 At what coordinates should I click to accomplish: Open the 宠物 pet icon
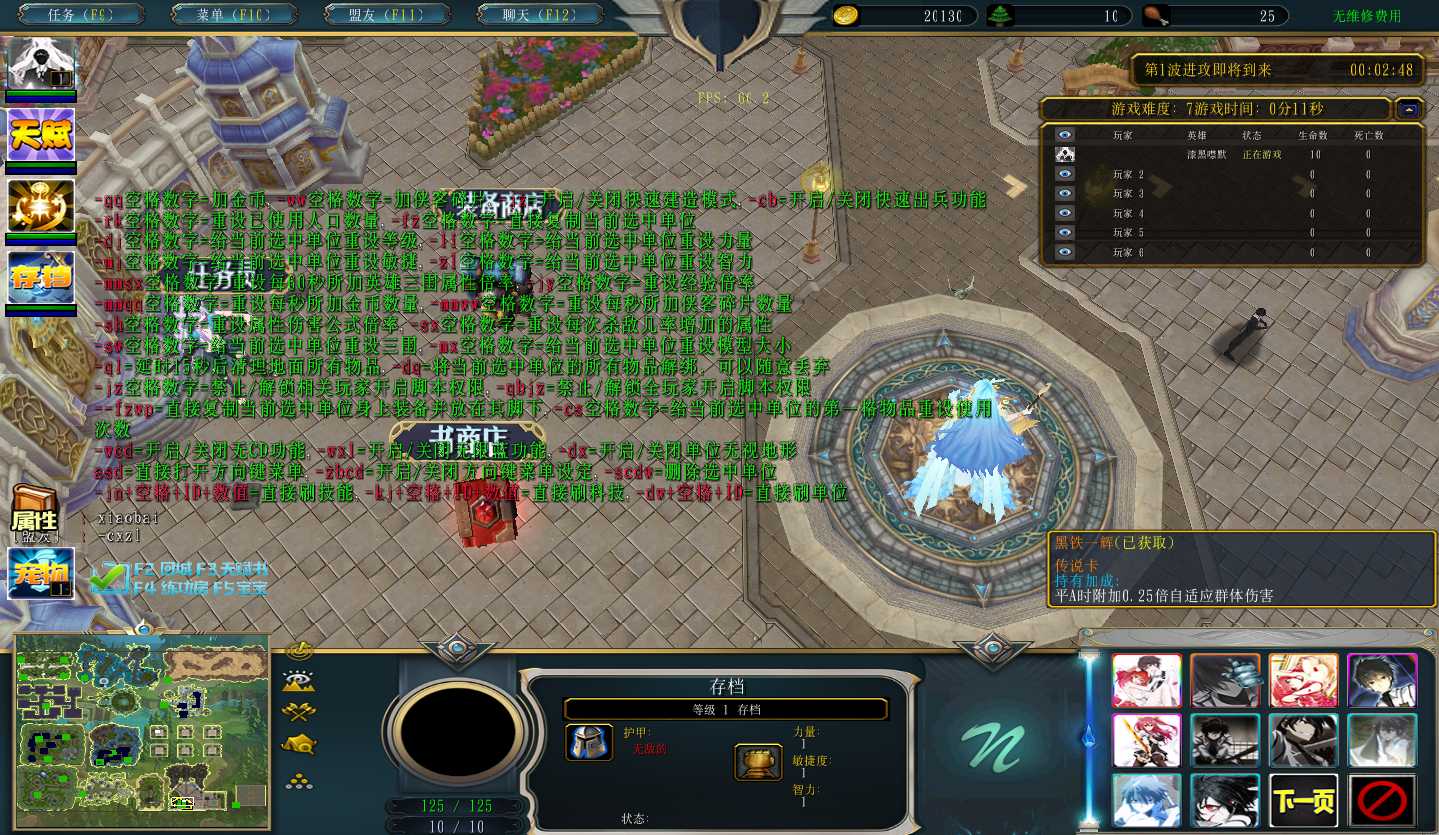pos(41,573)
